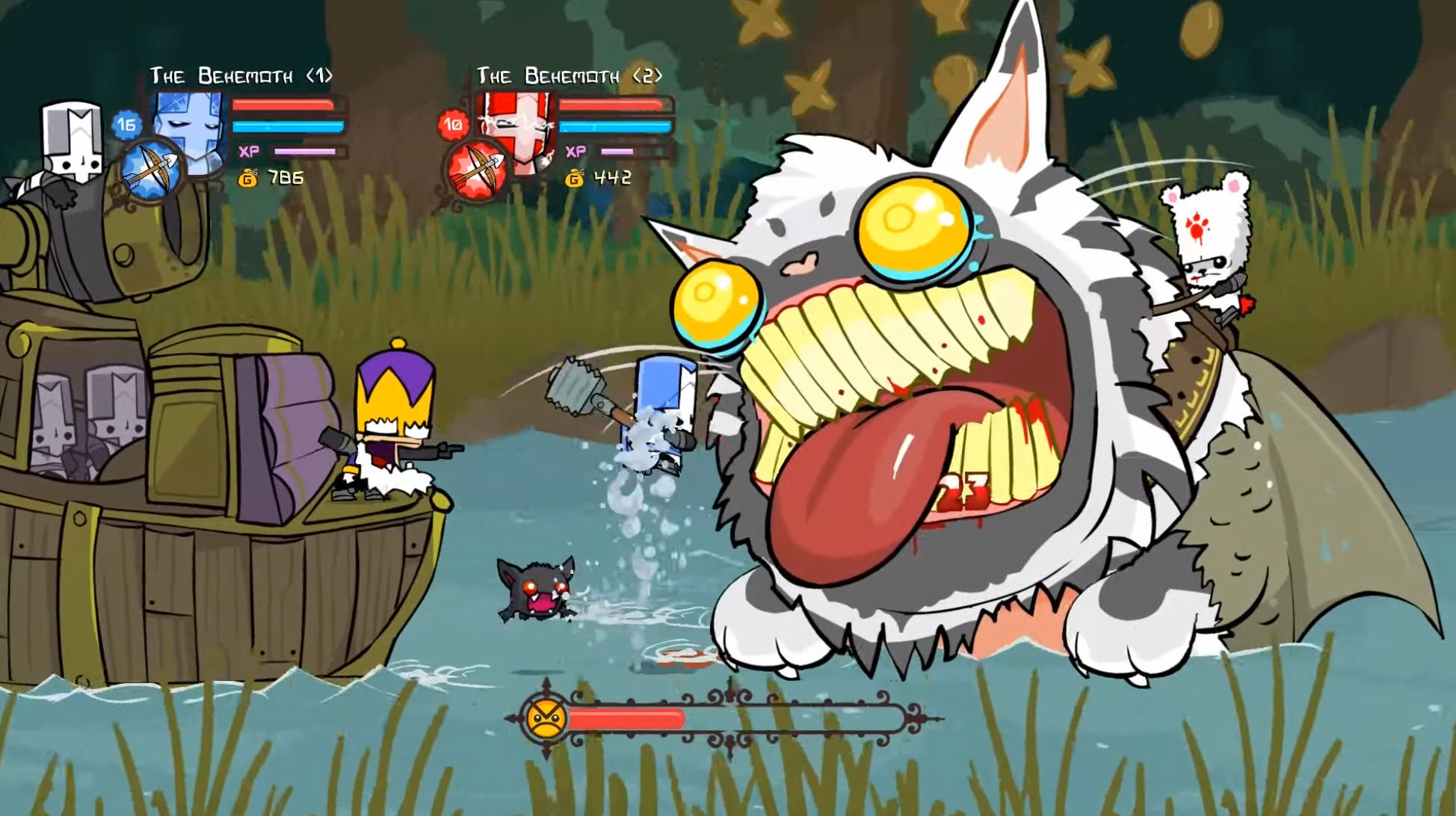Click The Behemoth <1> name label

point(243,75)
